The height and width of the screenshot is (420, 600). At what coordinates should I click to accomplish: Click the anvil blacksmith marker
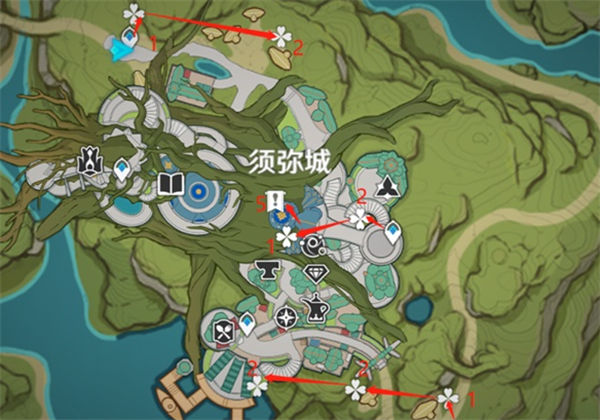pos(267,269)
